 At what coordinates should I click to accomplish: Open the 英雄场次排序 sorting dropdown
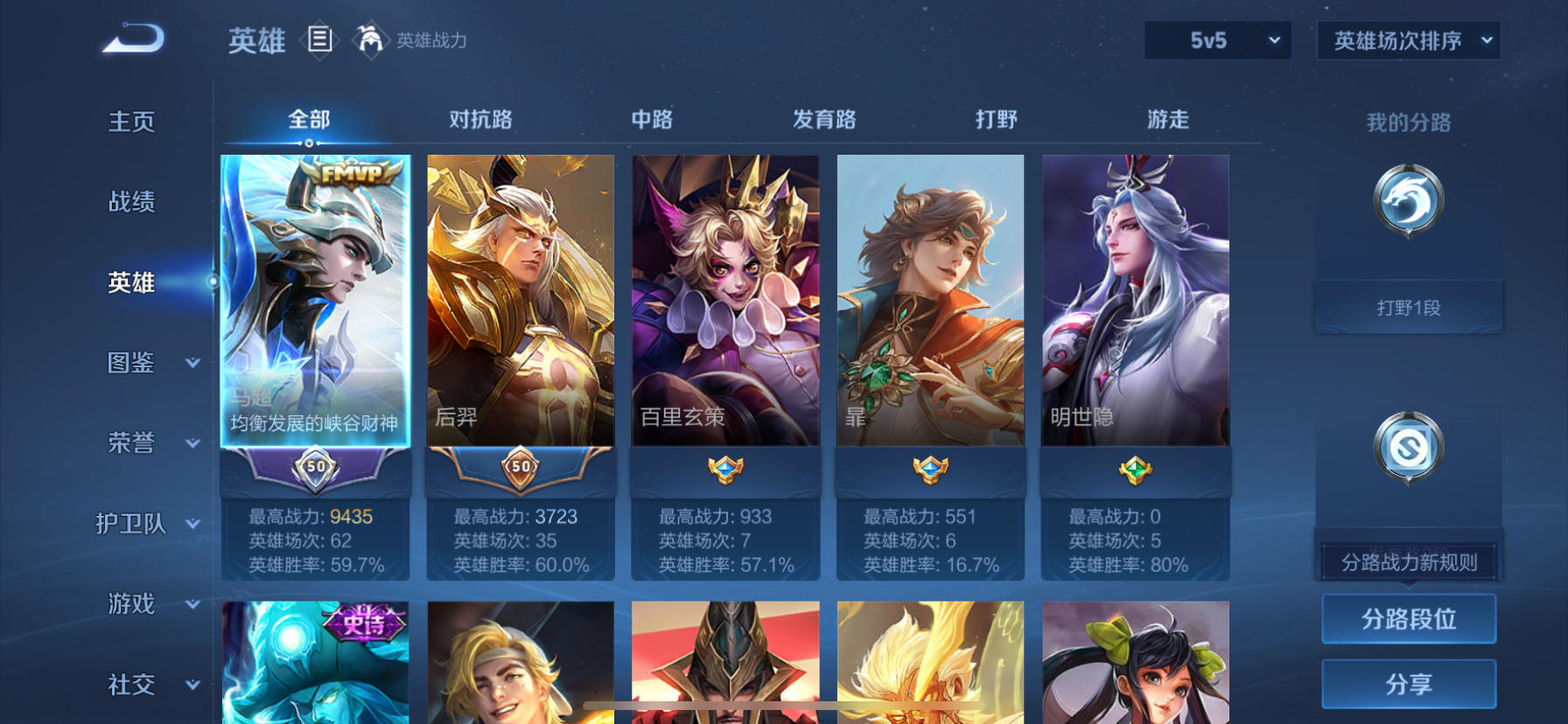click(1408, 40)
